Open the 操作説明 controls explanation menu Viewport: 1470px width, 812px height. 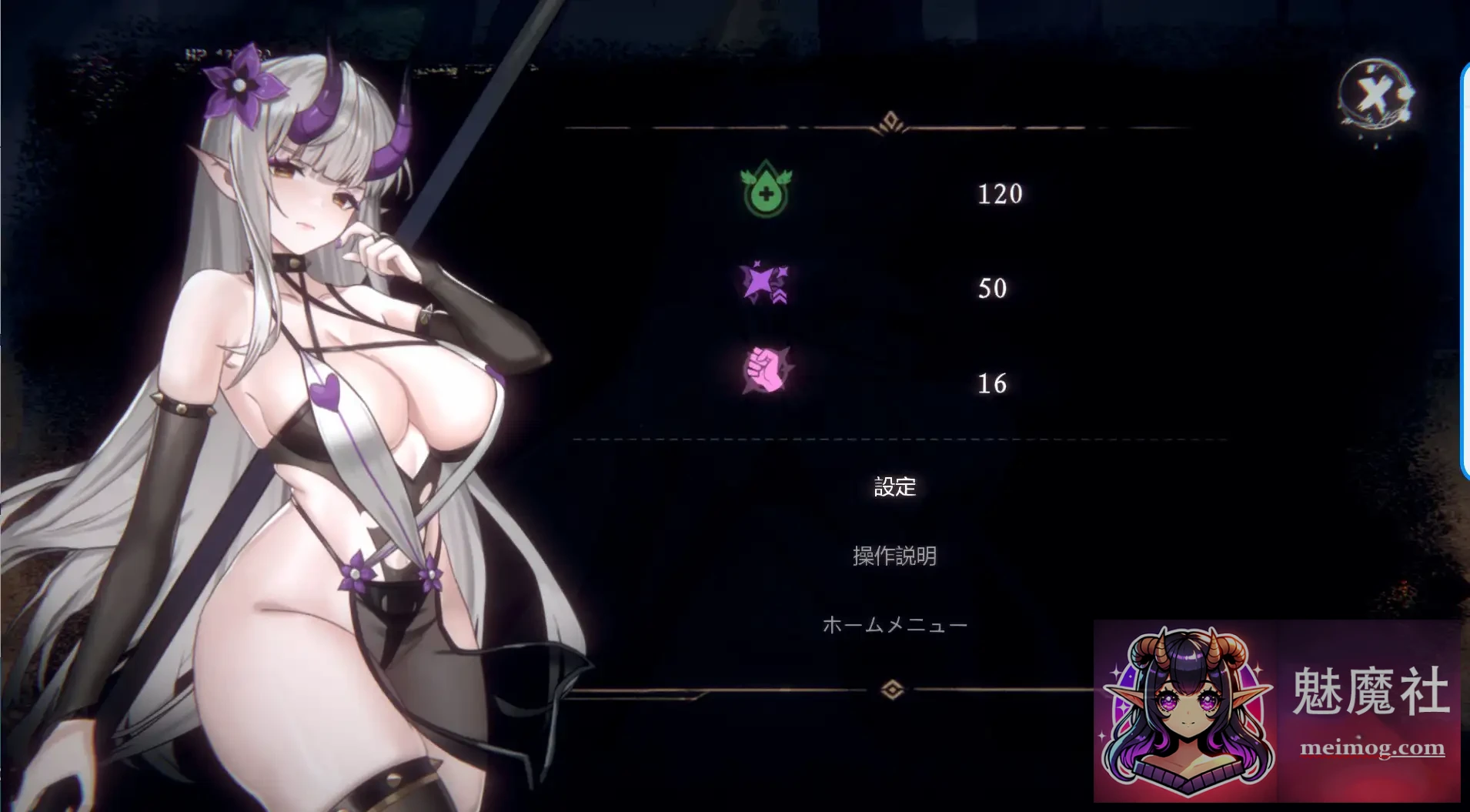(894, 555)
